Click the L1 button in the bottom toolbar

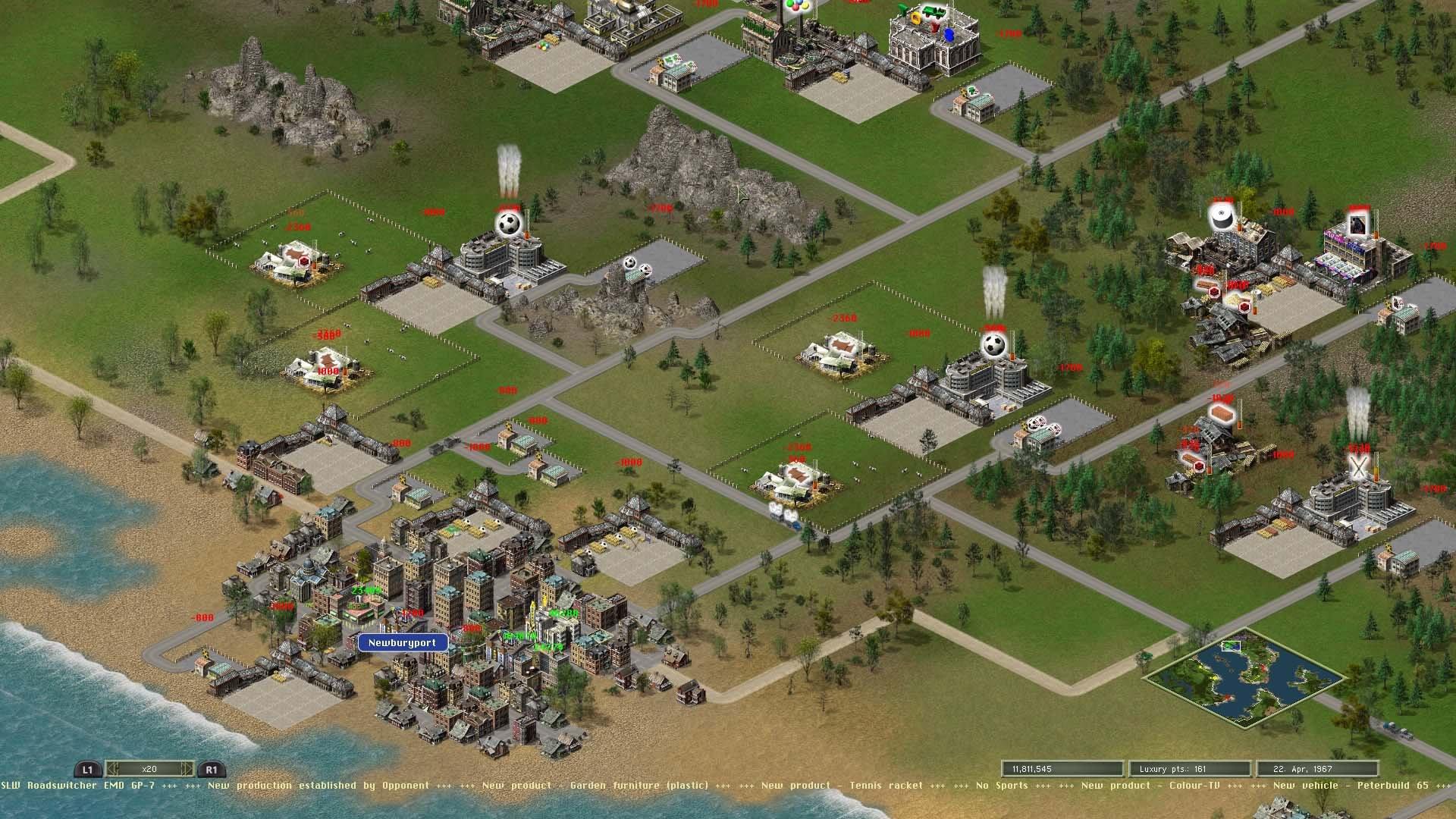point(88,769)
